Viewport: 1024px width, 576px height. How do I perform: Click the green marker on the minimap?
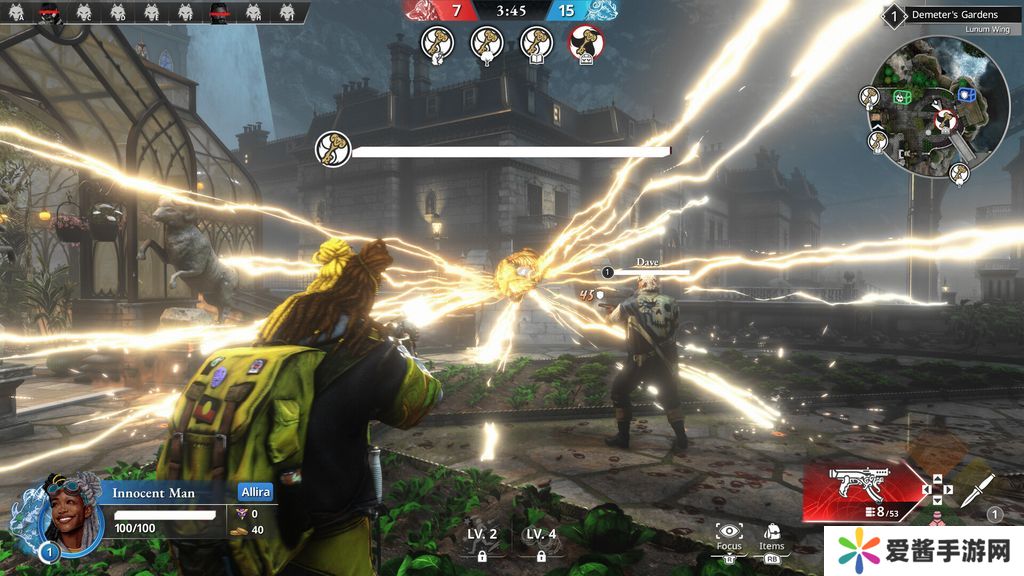(x=901, y=97)
